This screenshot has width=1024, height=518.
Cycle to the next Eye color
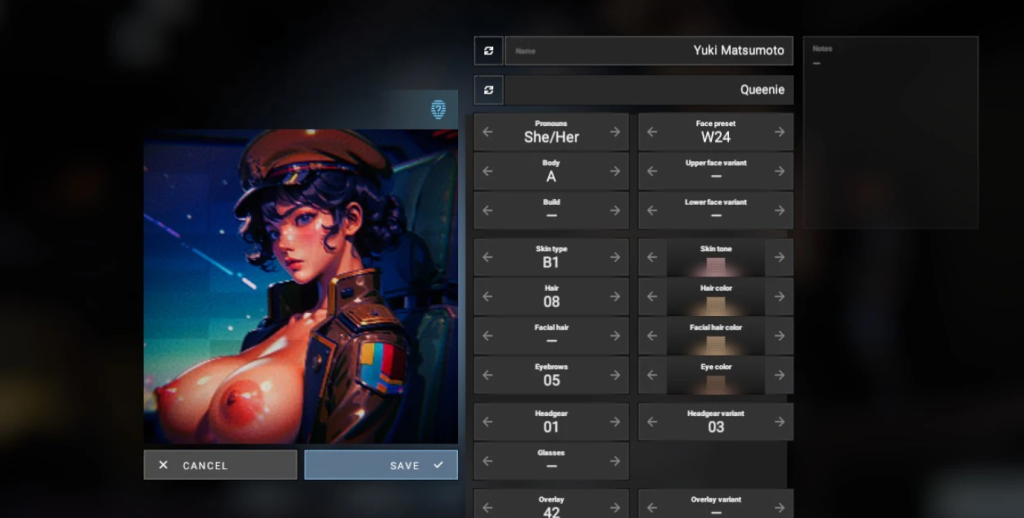pos(779,375)
